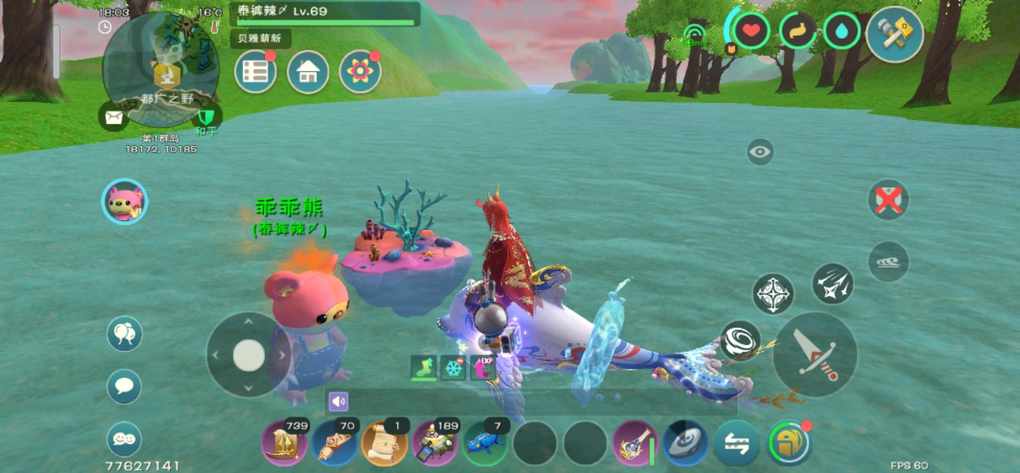The height and width of the screenshot is (473, 1020).
Task: Open the speech bubble chat button
Action: point(124,386)
